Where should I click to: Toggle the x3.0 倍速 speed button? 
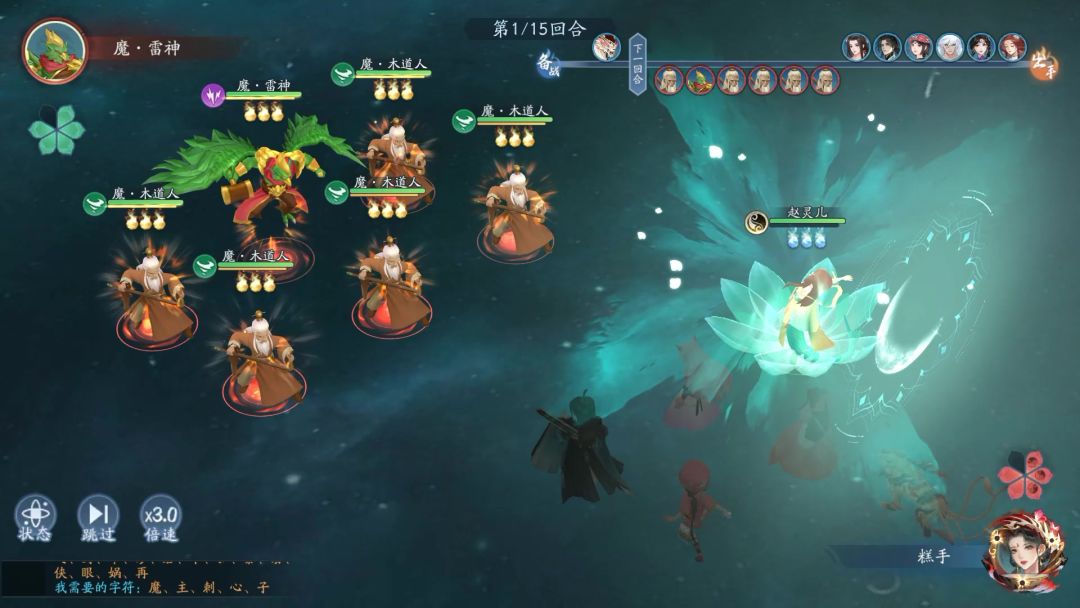pyautogui.click(x=160, y=519)
